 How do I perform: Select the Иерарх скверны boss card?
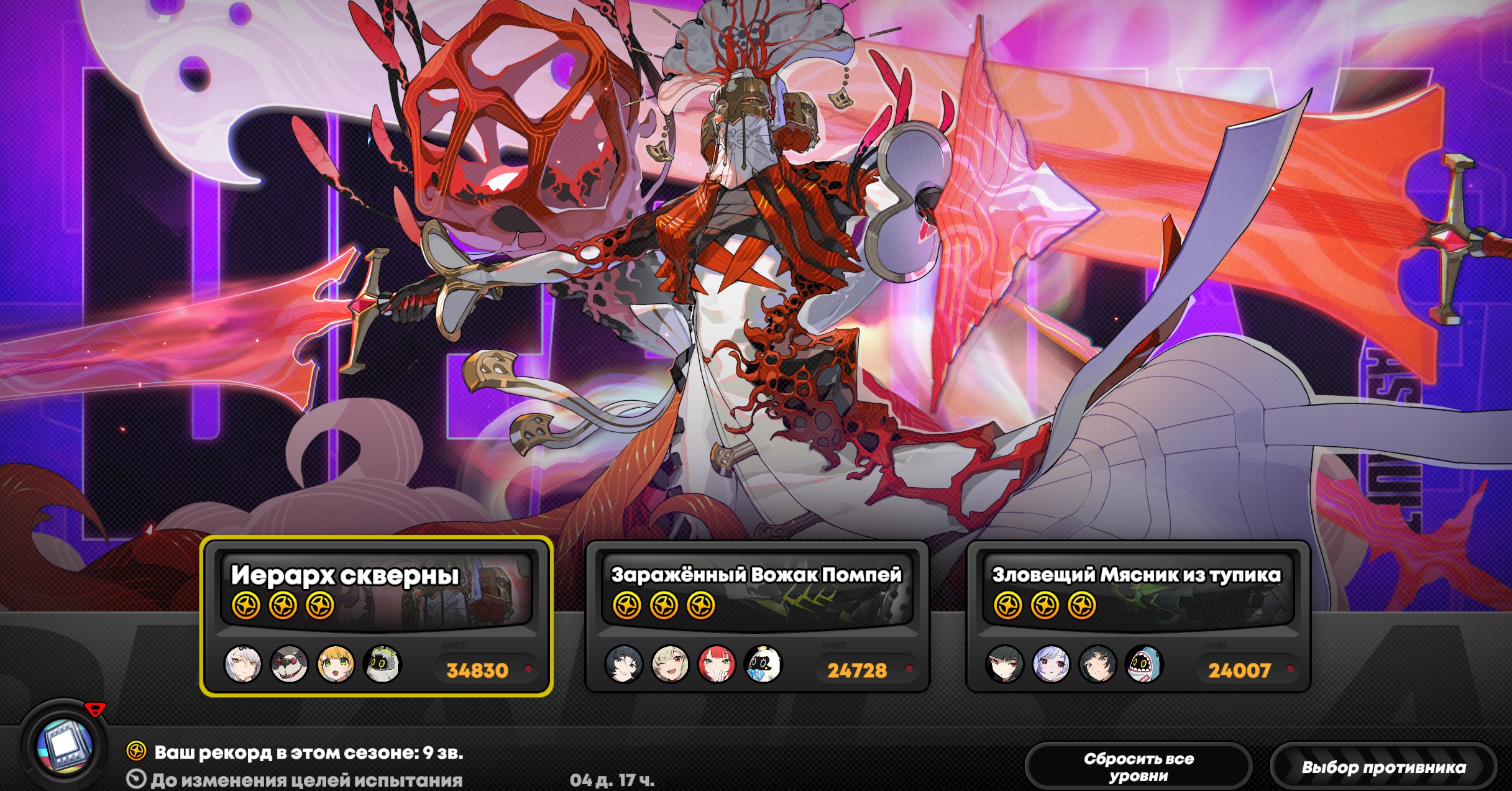click(x=376, y=616)
